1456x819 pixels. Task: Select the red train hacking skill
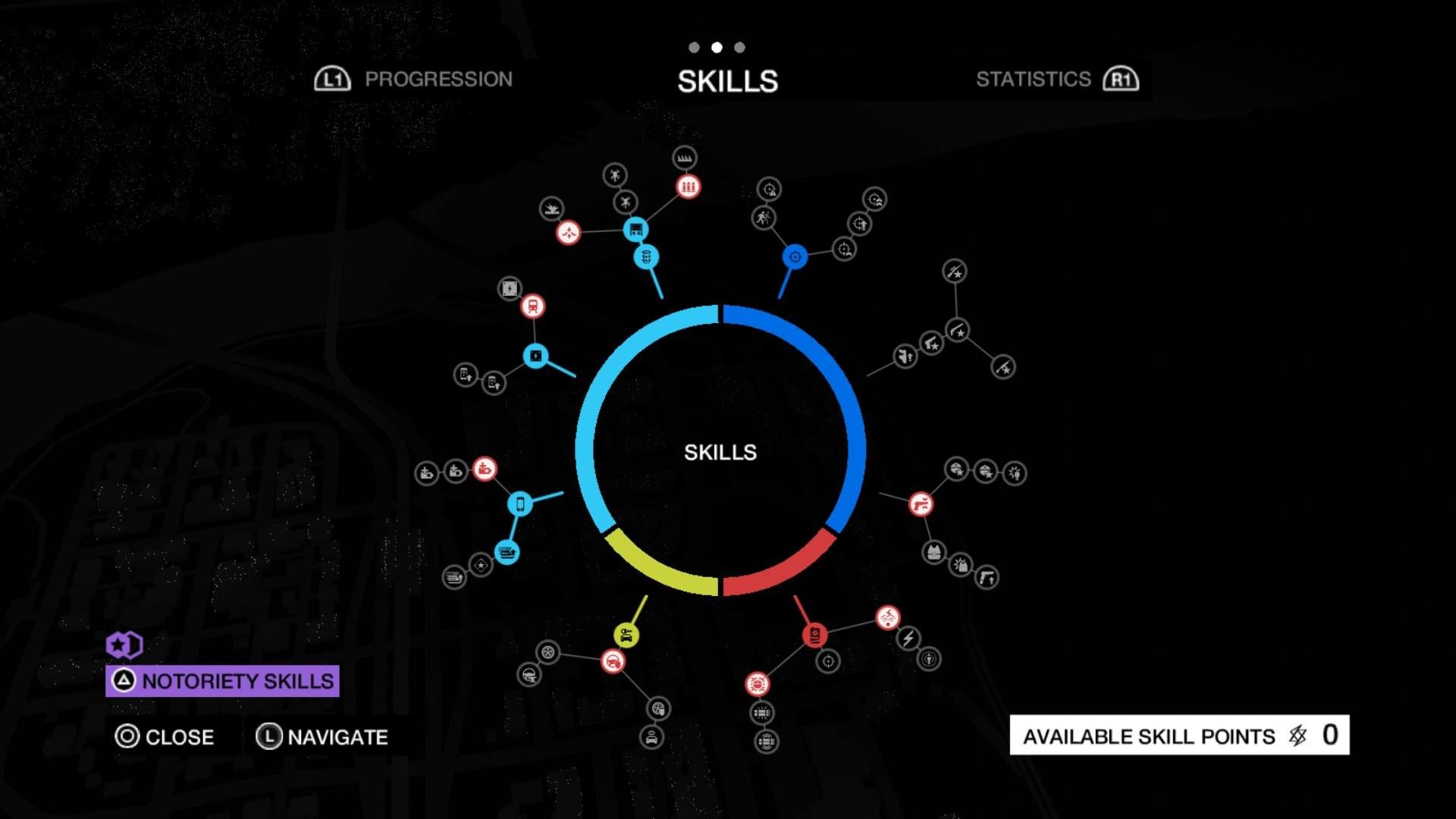pos(533,306)
